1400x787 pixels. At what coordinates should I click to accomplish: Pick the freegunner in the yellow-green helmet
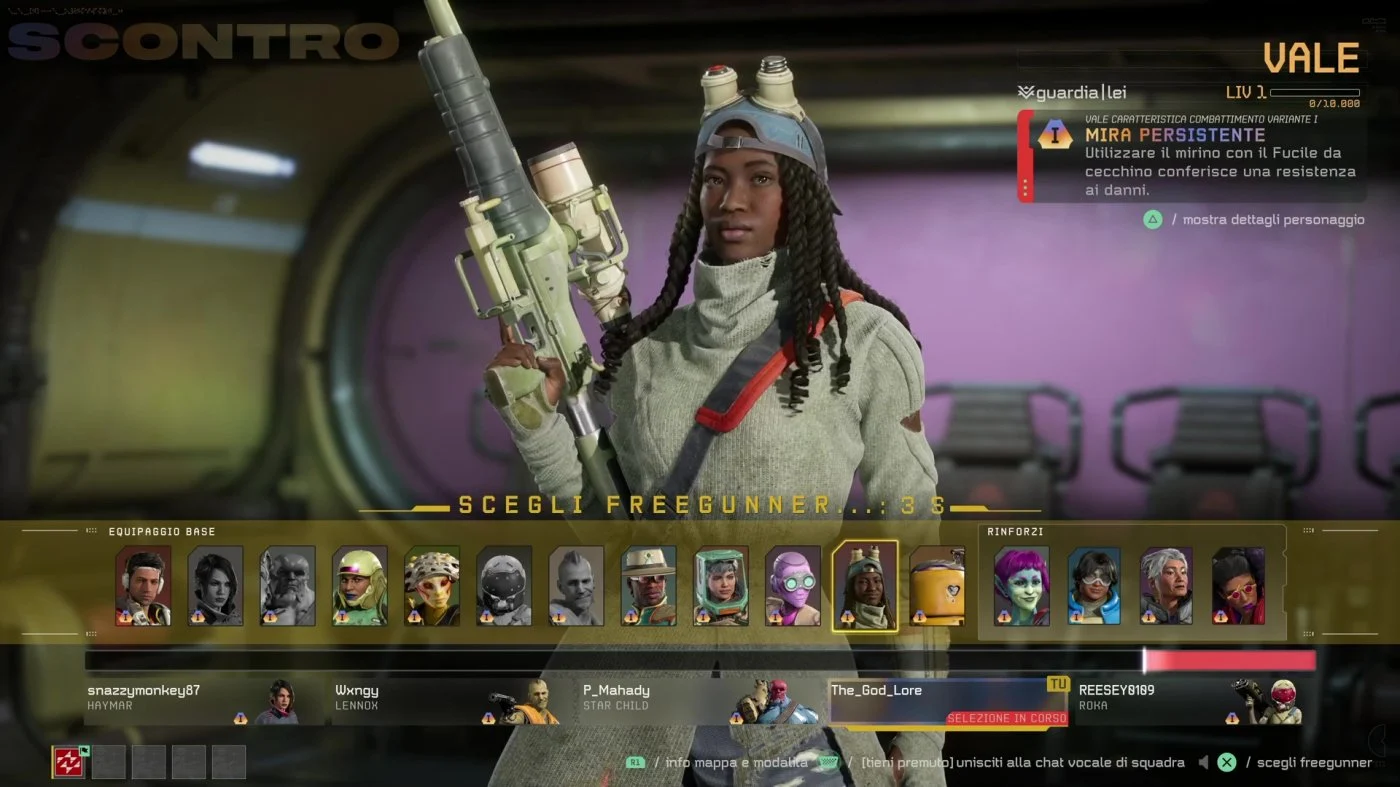click(x=360, y=586)
